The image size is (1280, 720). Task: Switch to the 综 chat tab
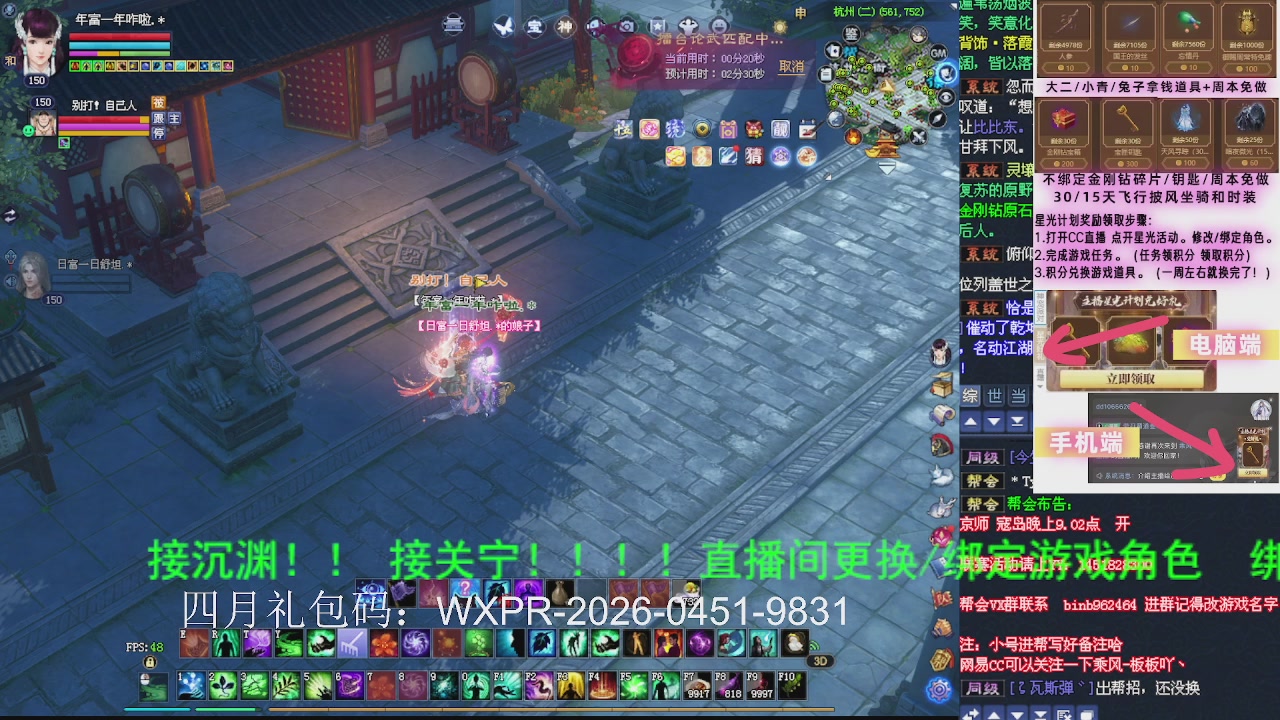point(971,396)
